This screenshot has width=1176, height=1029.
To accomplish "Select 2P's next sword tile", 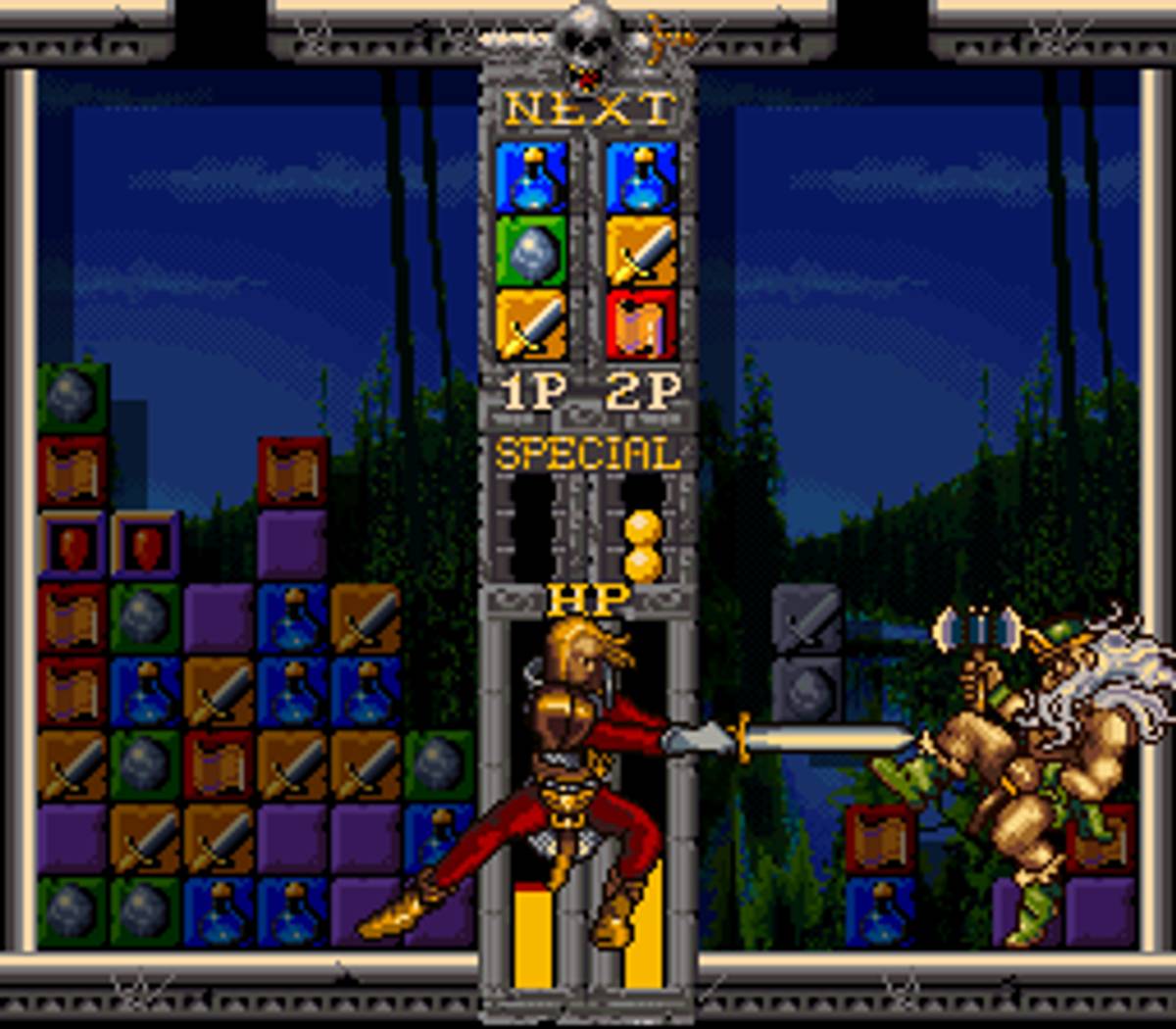I will click(x=642, y=251).
